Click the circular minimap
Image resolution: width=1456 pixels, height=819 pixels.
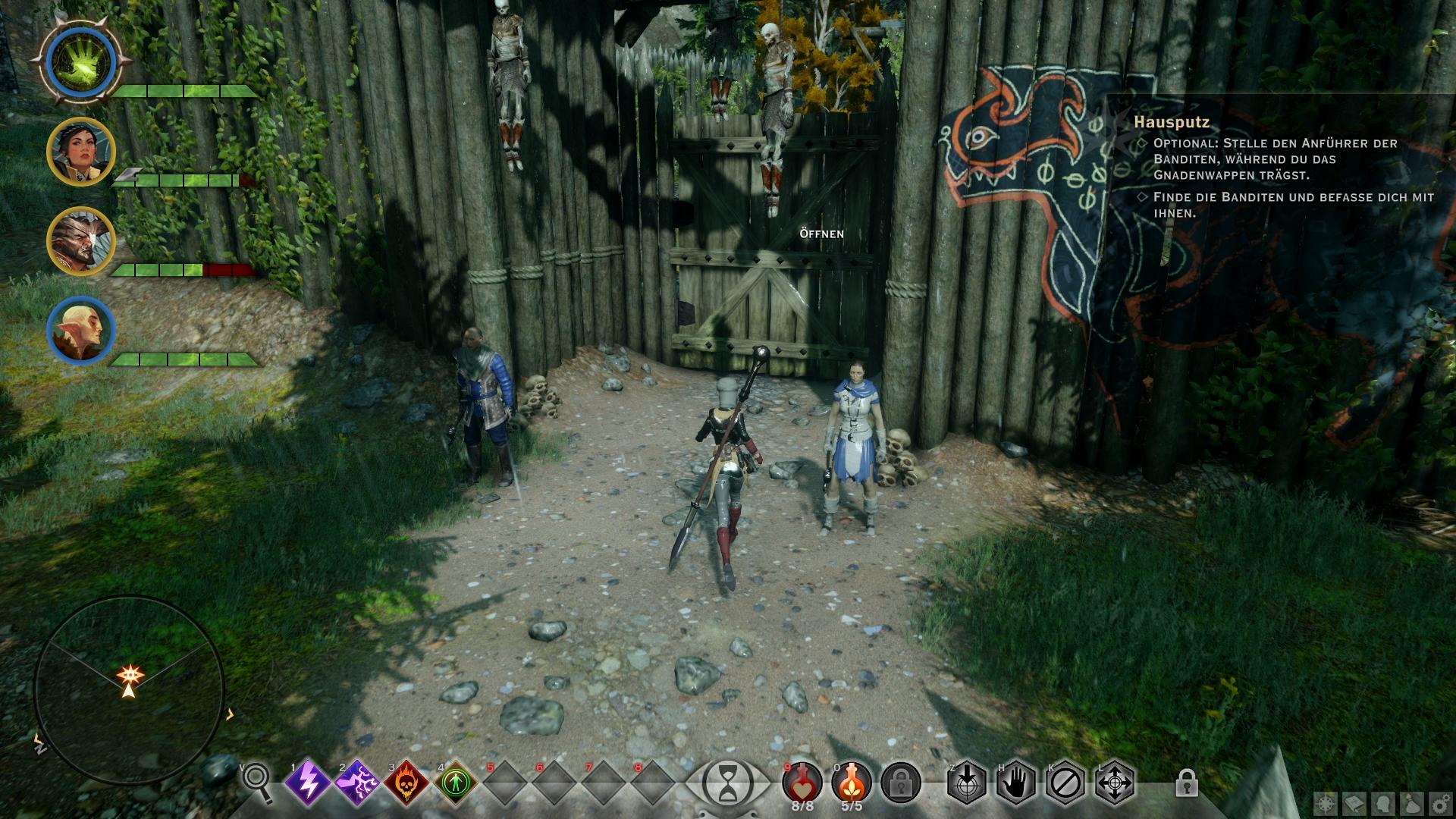tap(129, 690)
